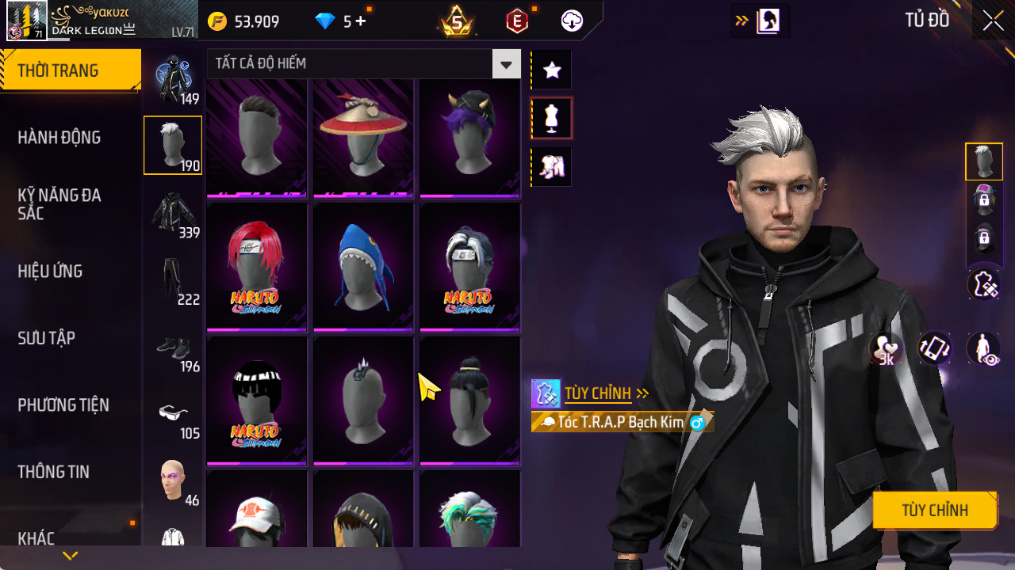Close the wardrobe with the X button
1015x570 pixels.
click(x=992, y=21)
